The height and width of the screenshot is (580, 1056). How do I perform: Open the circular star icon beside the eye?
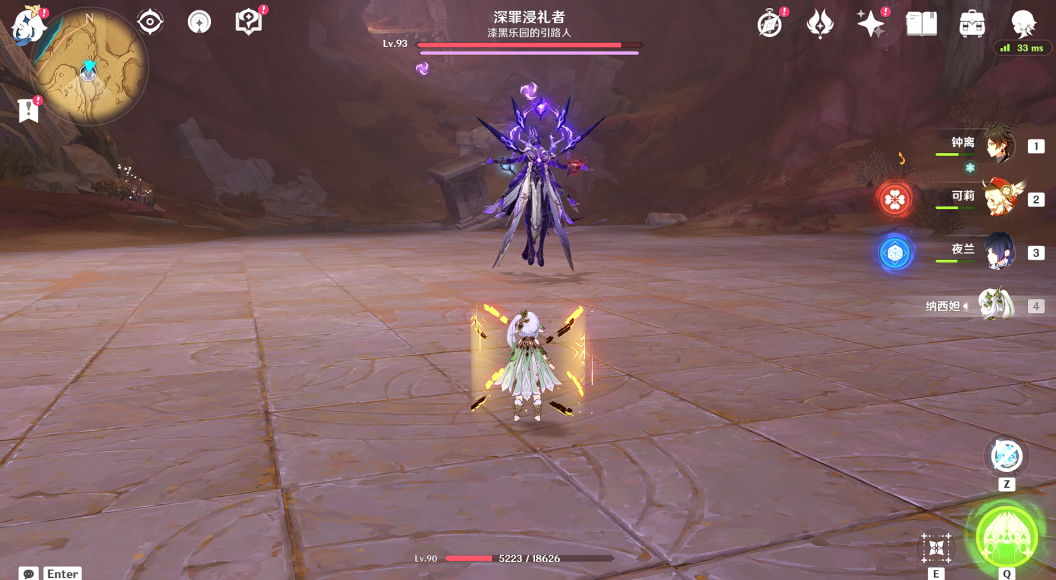tap(200, 22)
